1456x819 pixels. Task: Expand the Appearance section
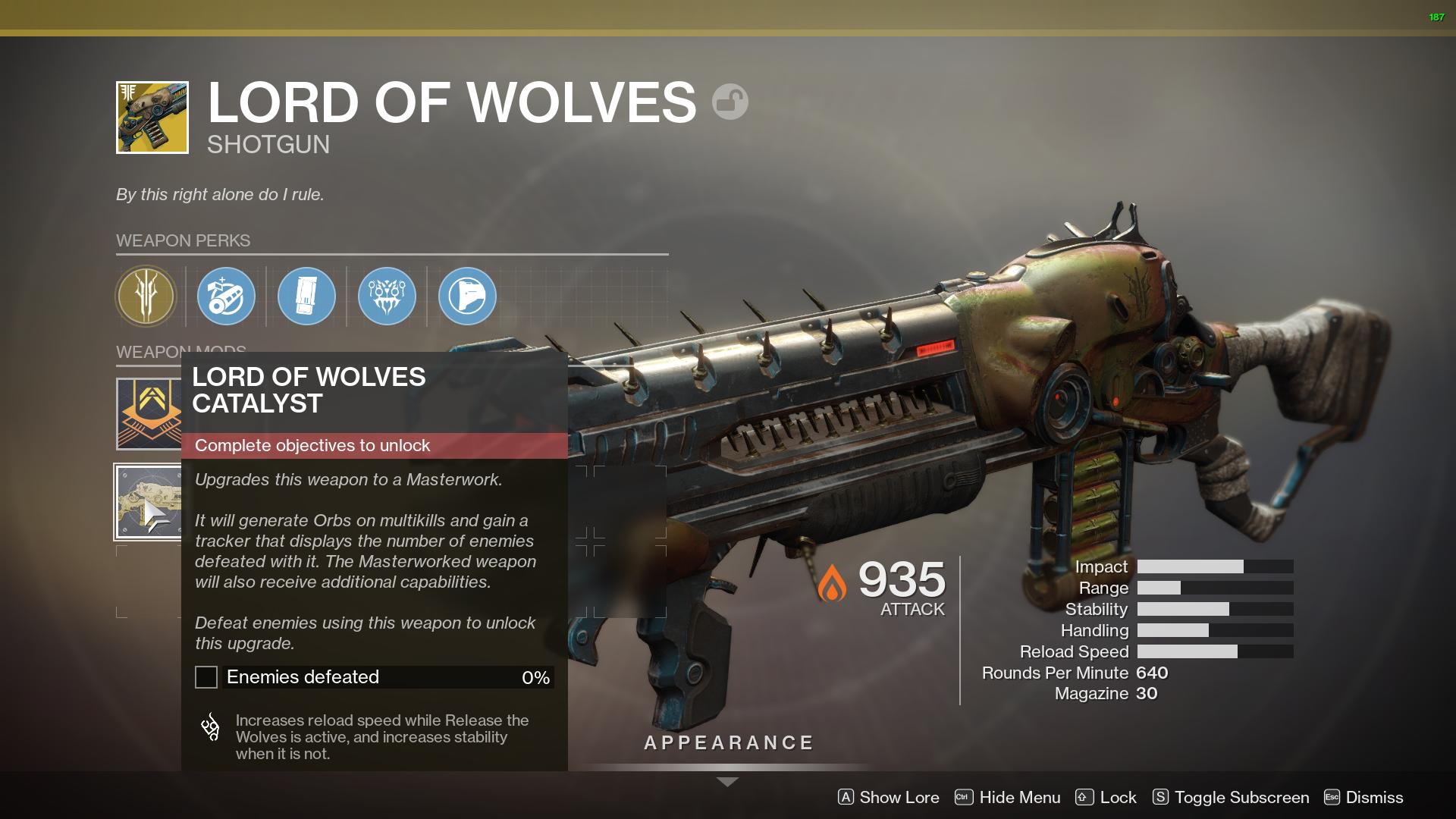pos(727,742)
